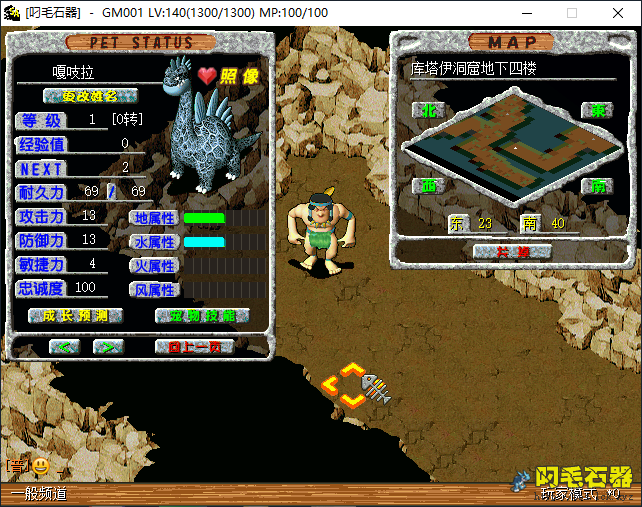Close the game window
Viewport: 642px width, 507px height.
click(618, 13)
